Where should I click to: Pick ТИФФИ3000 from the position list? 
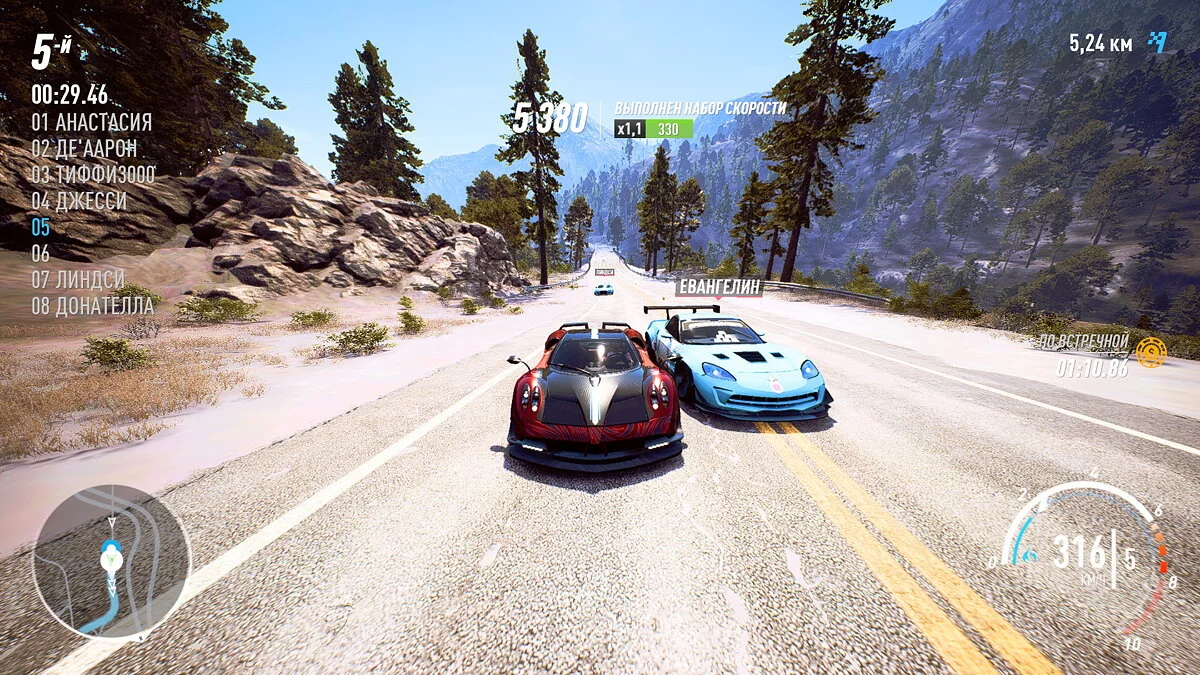93,175
